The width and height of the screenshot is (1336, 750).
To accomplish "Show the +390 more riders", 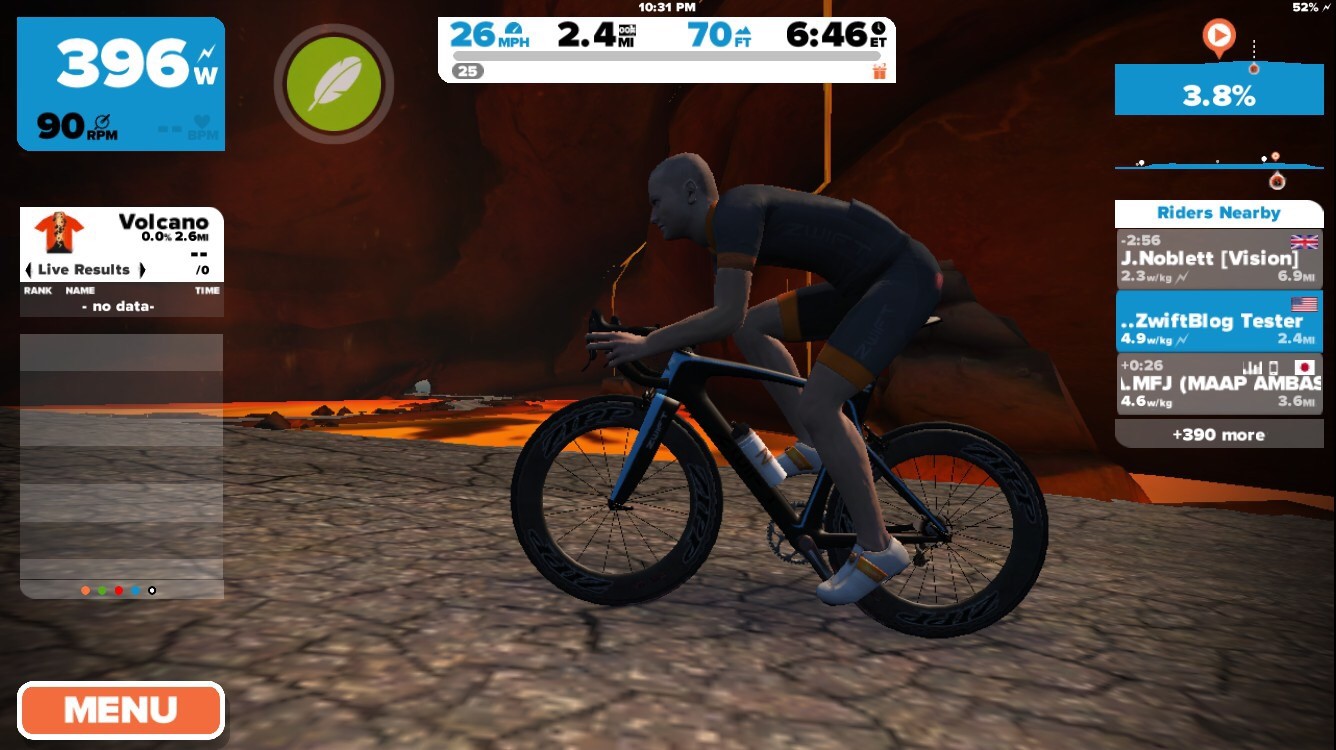I will point(1218,434).
